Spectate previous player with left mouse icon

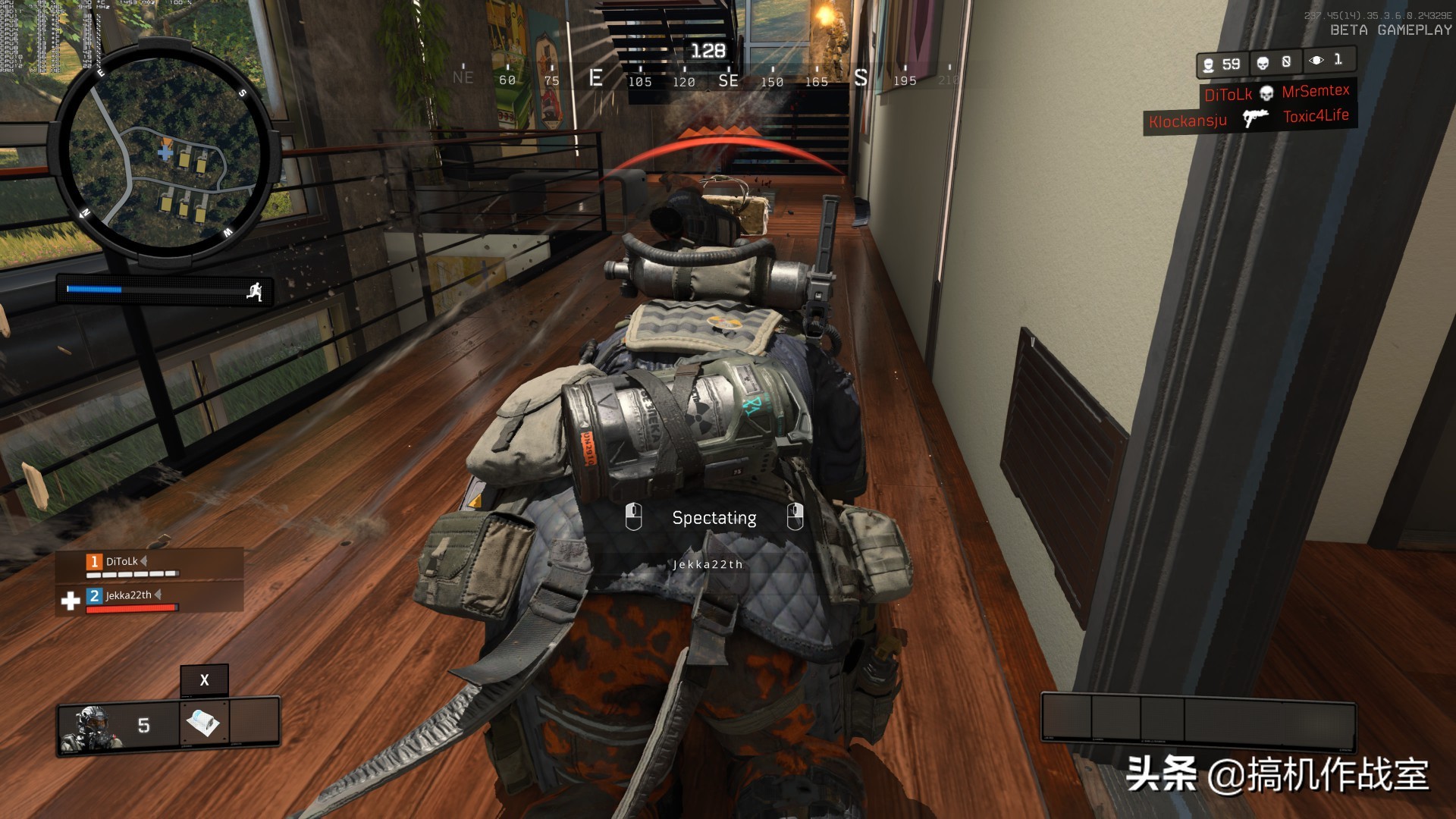pyautogui.click(x=633, y=517)
